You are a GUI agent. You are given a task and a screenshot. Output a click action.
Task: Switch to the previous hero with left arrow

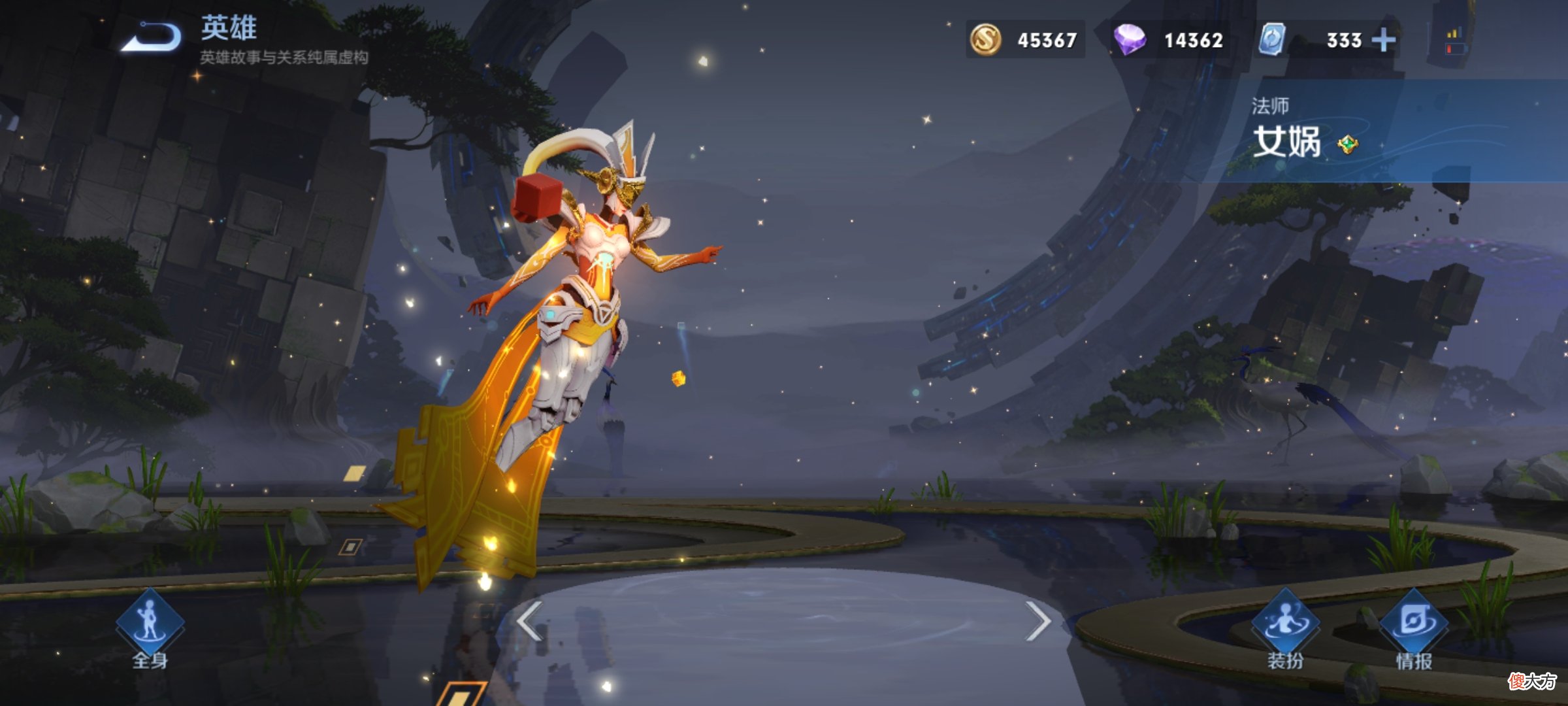click(530, 621)
